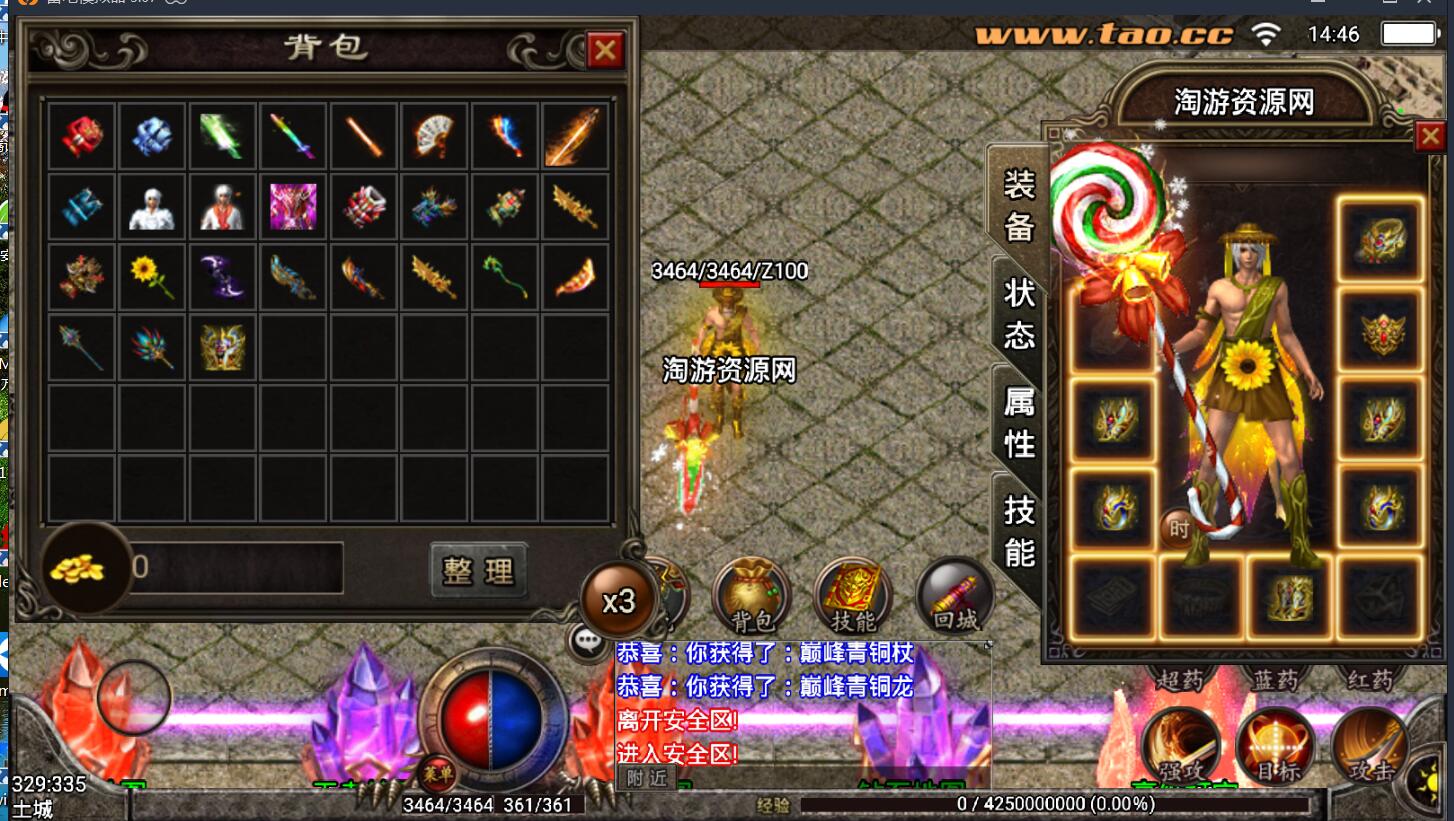1454x821 pixels.
Task: Switch to the 装备 equipment tab
Action: tap(1018, 206)
